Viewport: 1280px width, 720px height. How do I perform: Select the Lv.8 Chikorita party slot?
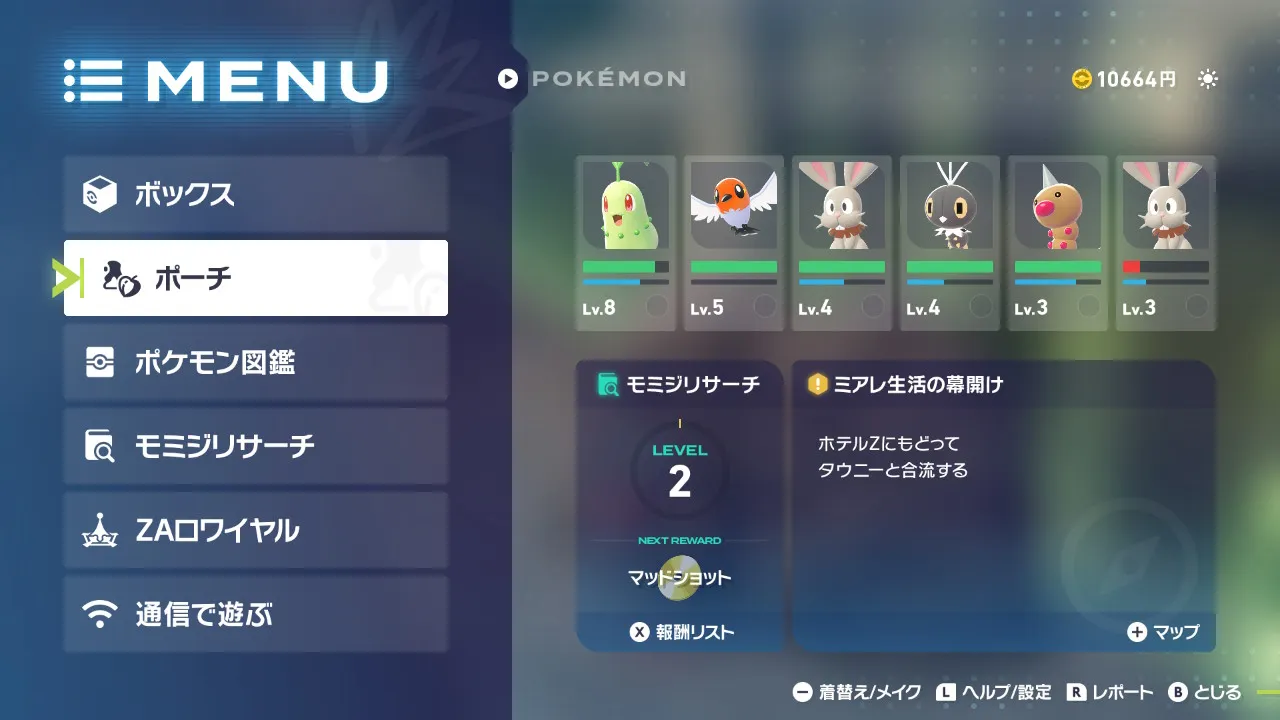(x=626, y=243)
